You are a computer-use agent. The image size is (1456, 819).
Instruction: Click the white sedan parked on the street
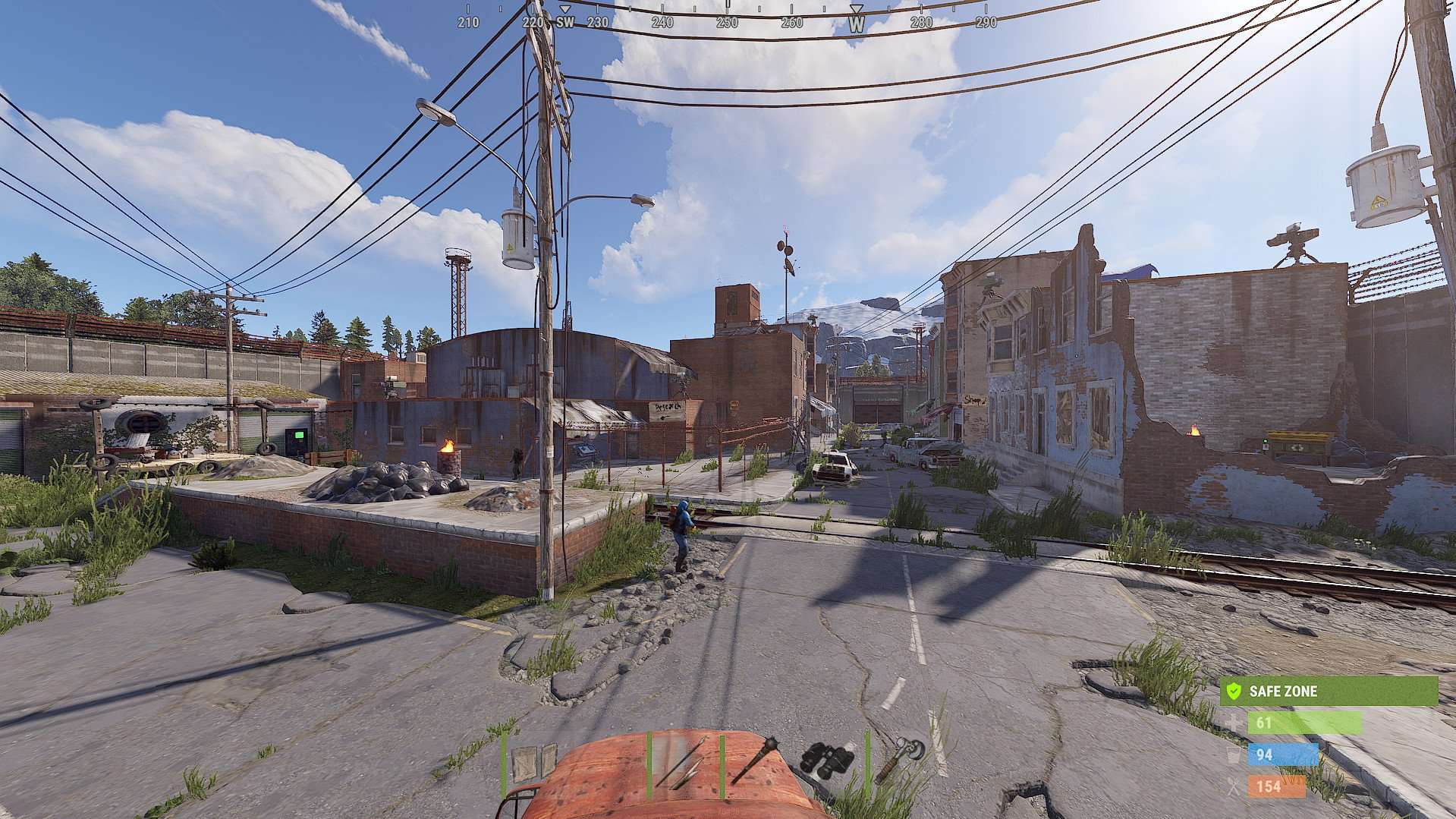[832, 465]
